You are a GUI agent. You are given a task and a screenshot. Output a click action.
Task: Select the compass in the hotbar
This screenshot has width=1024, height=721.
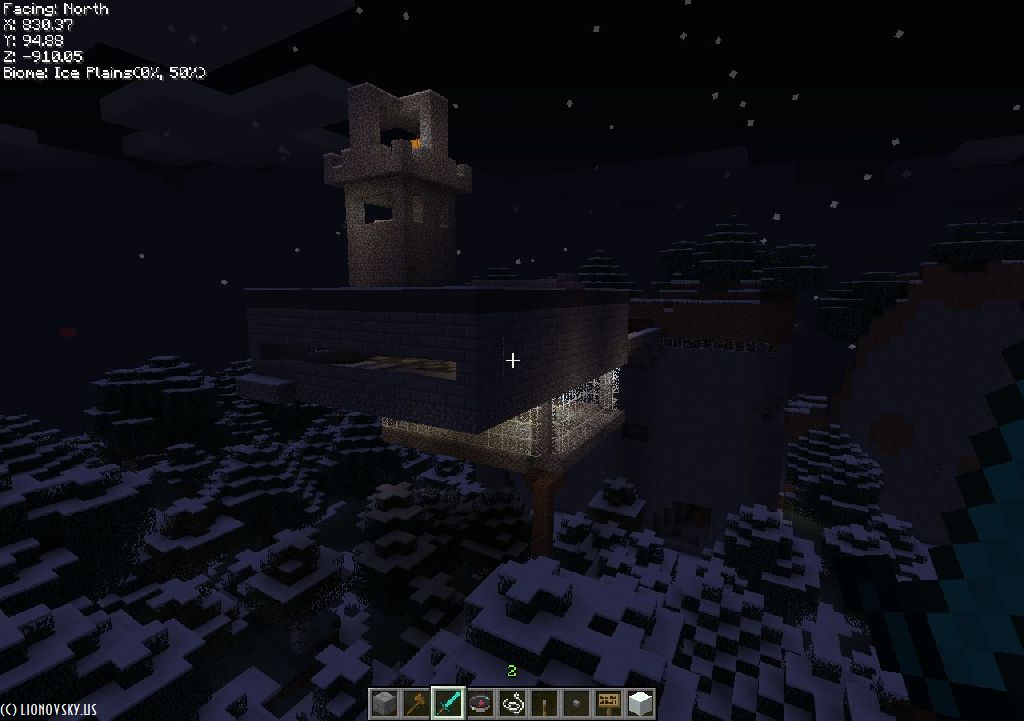[481, 703]
